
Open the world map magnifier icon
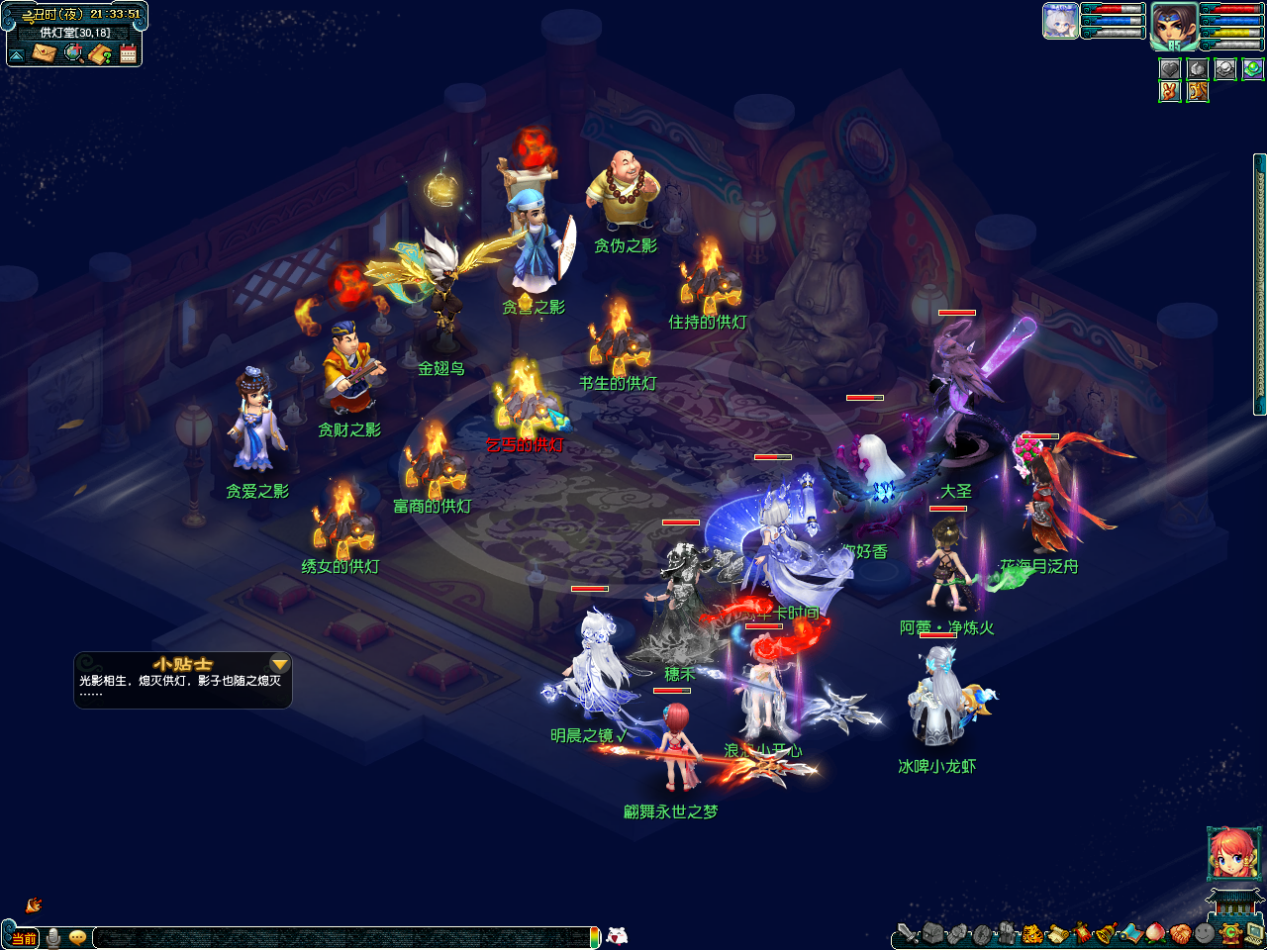pyautogui.click(x=72, y=54)
